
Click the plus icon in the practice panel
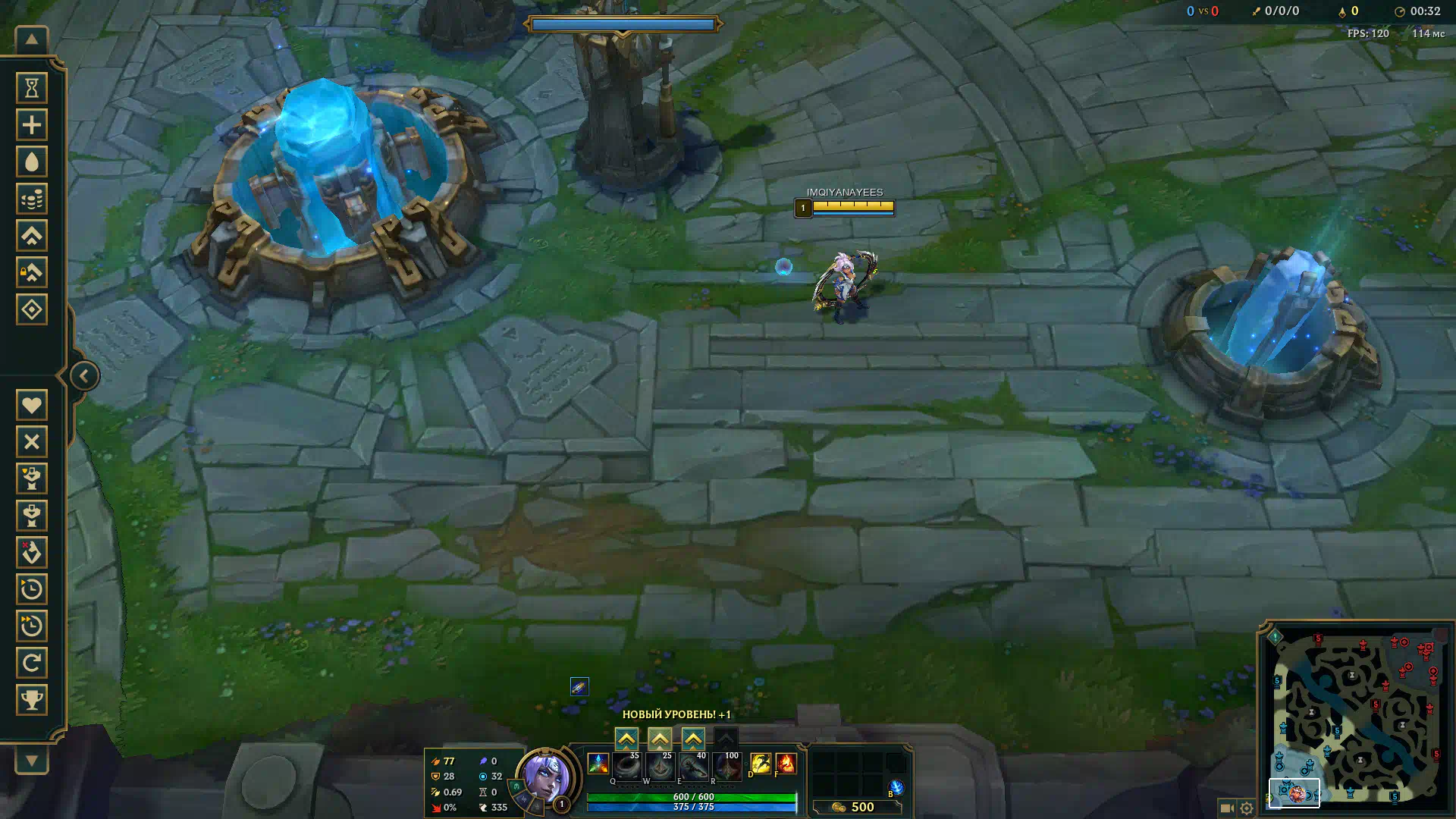[32, 125]
